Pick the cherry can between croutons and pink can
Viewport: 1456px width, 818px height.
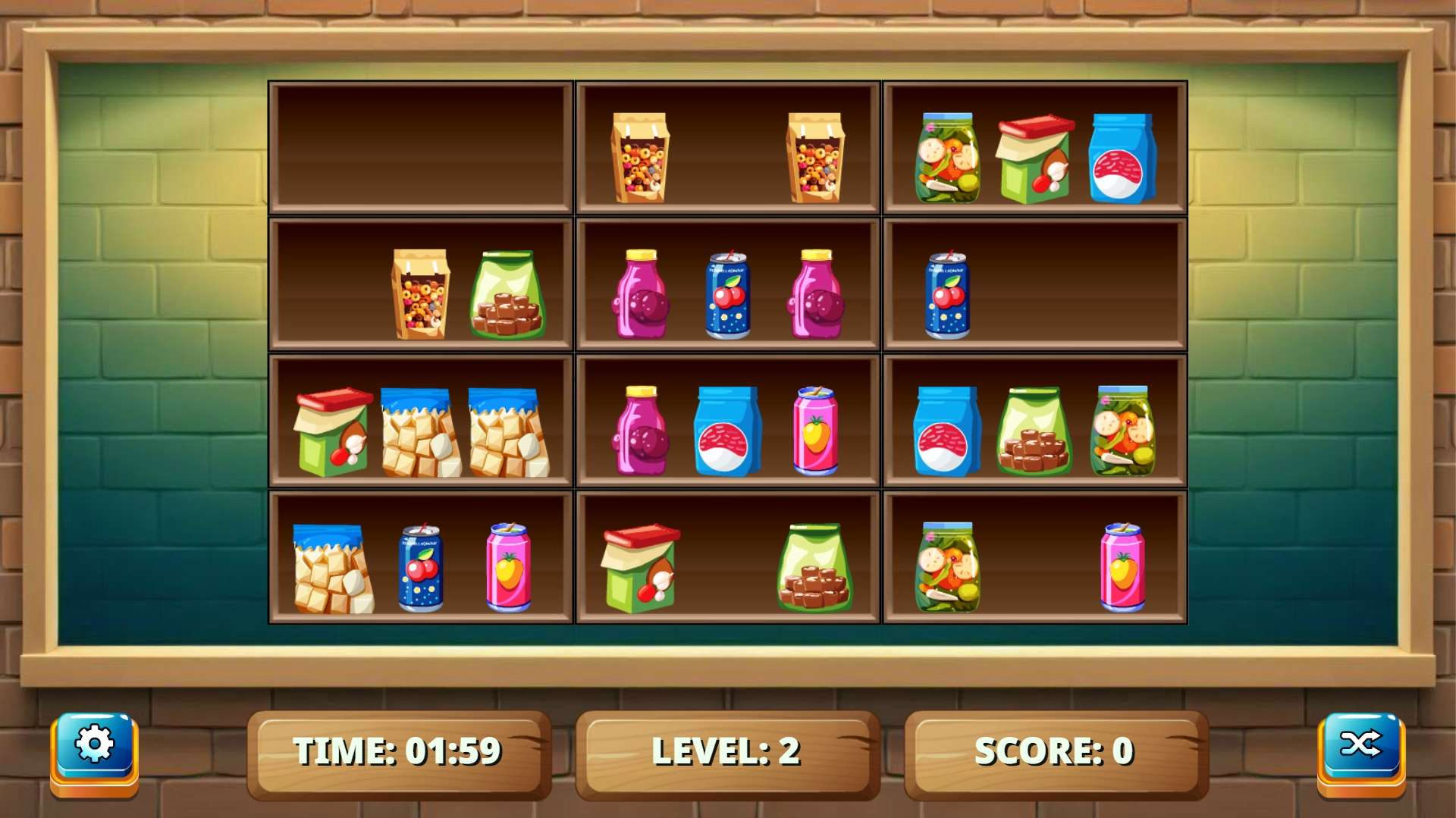(421, 568)
